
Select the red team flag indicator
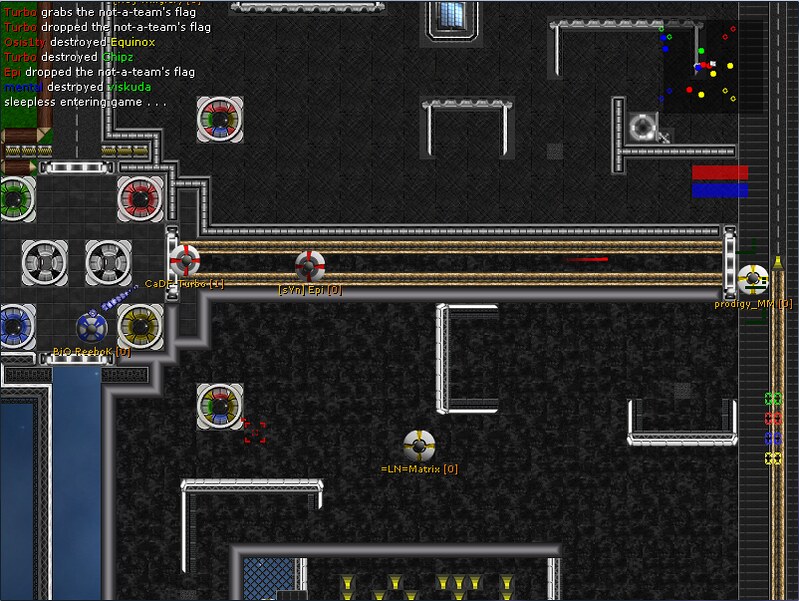773,419
